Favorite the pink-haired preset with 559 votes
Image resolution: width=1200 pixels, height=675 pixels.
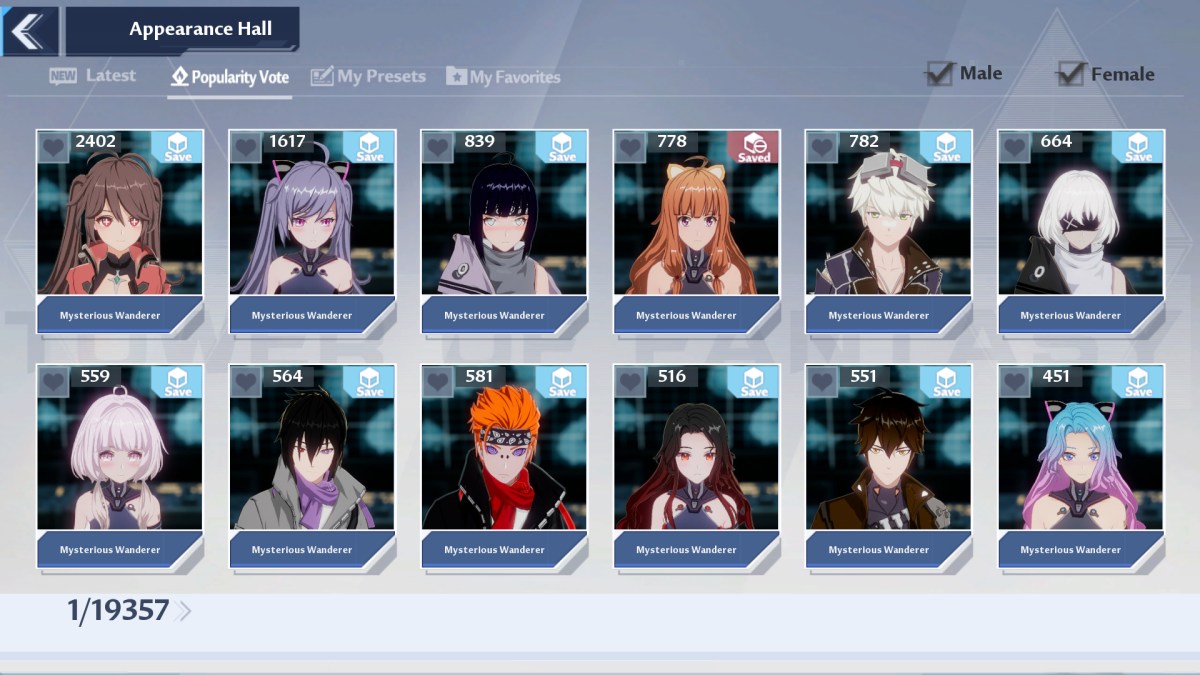click(53, 381)
